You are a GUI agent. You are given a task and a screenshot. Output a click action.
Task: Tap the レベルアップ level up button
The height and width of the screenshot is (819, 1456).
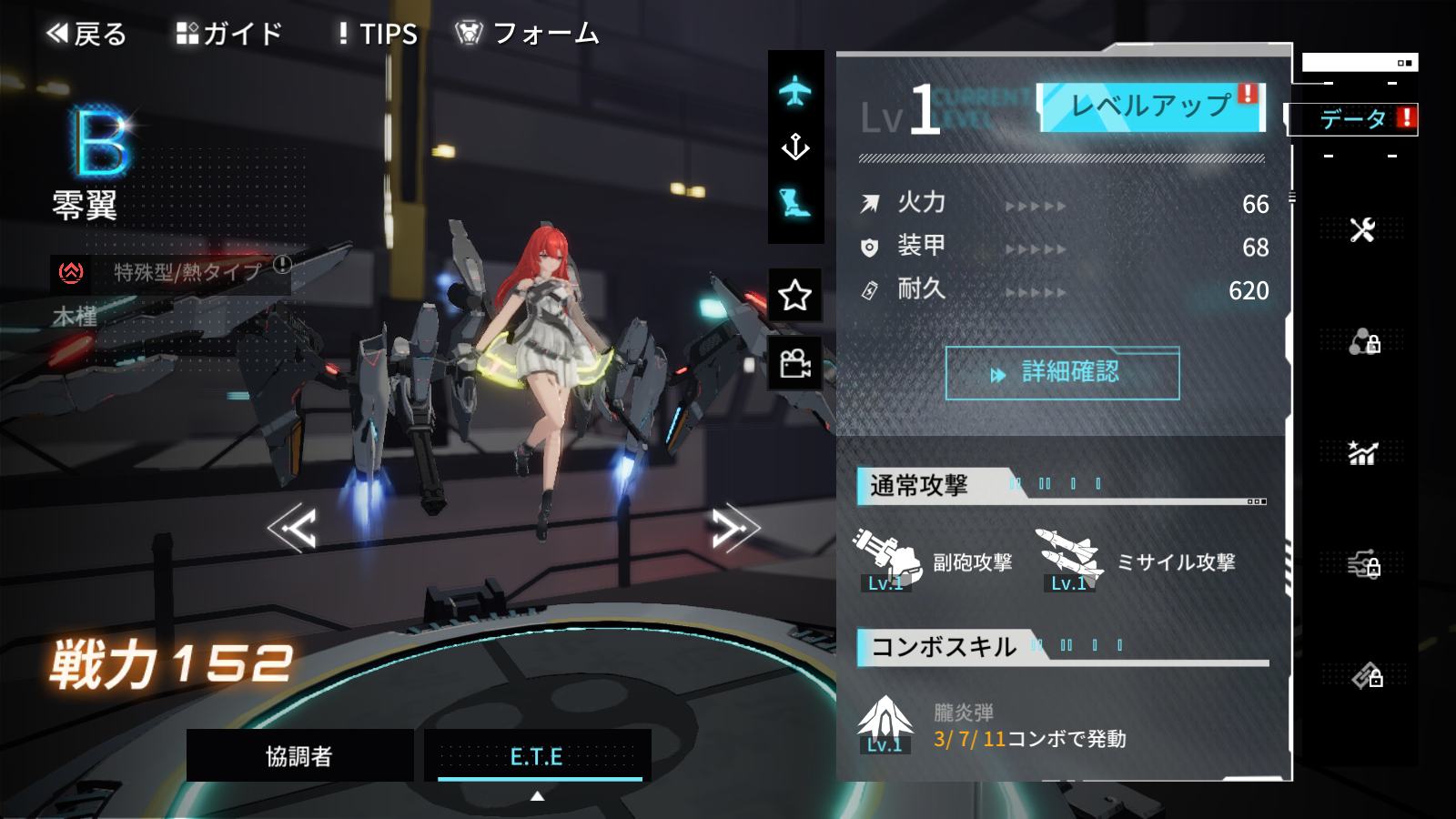pos(1151,107)
